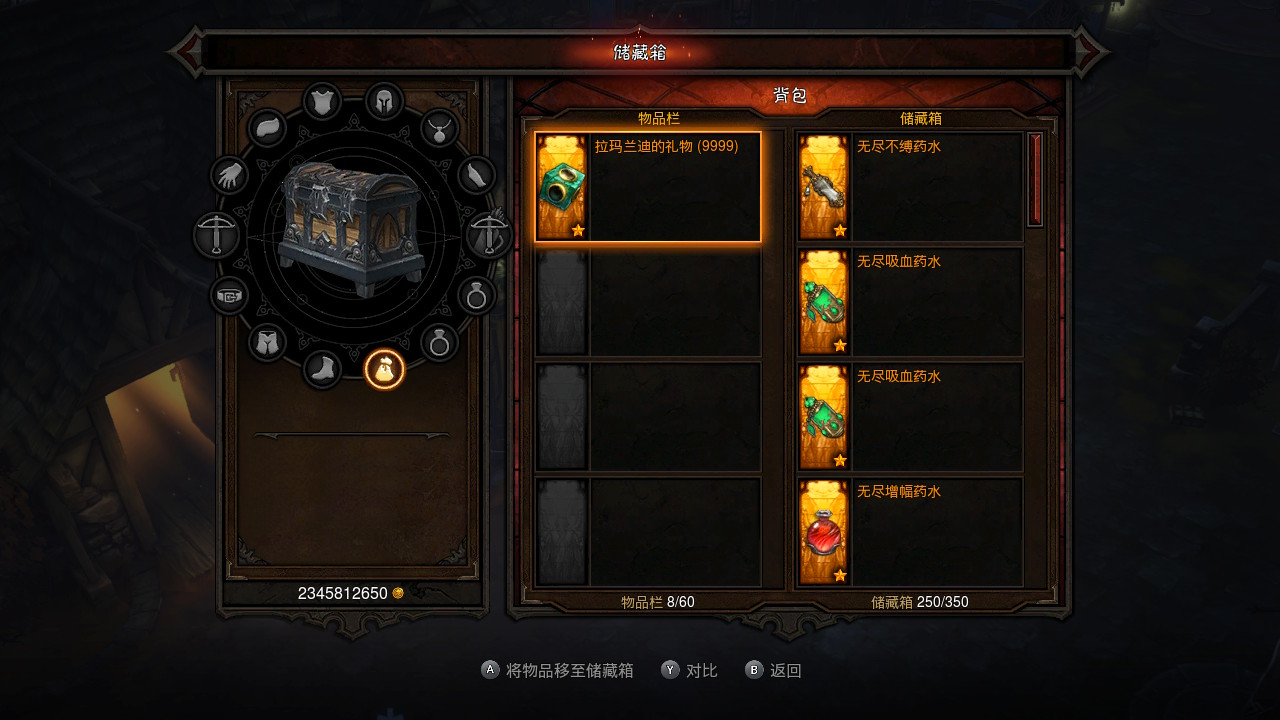This screenshot has width=1280, height=720.
Task: Open the helmet equipment slot
Action: click(x=384, y=101)
